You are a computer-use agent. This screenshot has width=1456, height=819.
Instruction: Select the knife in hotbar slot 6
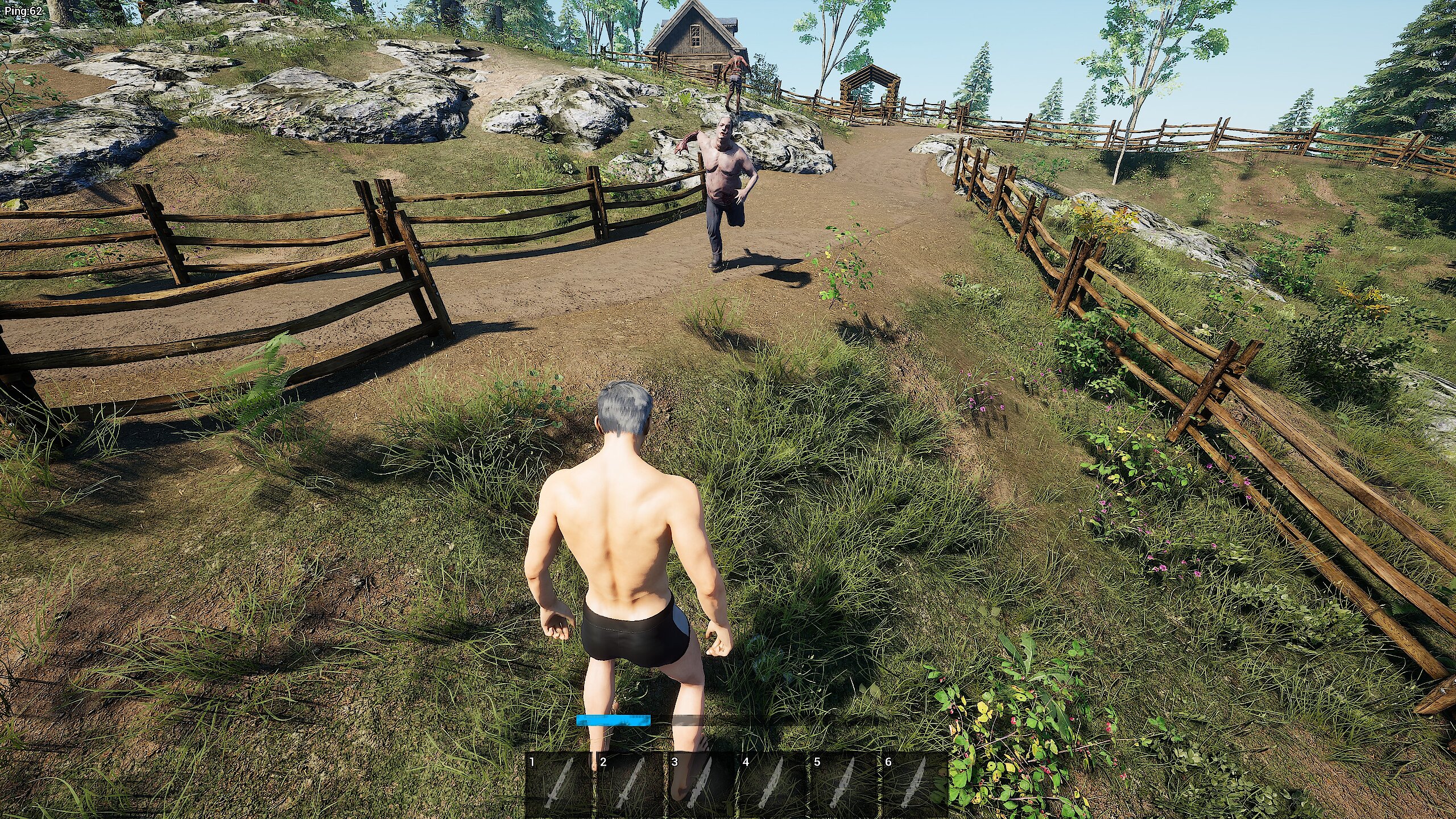coord(916,785)
